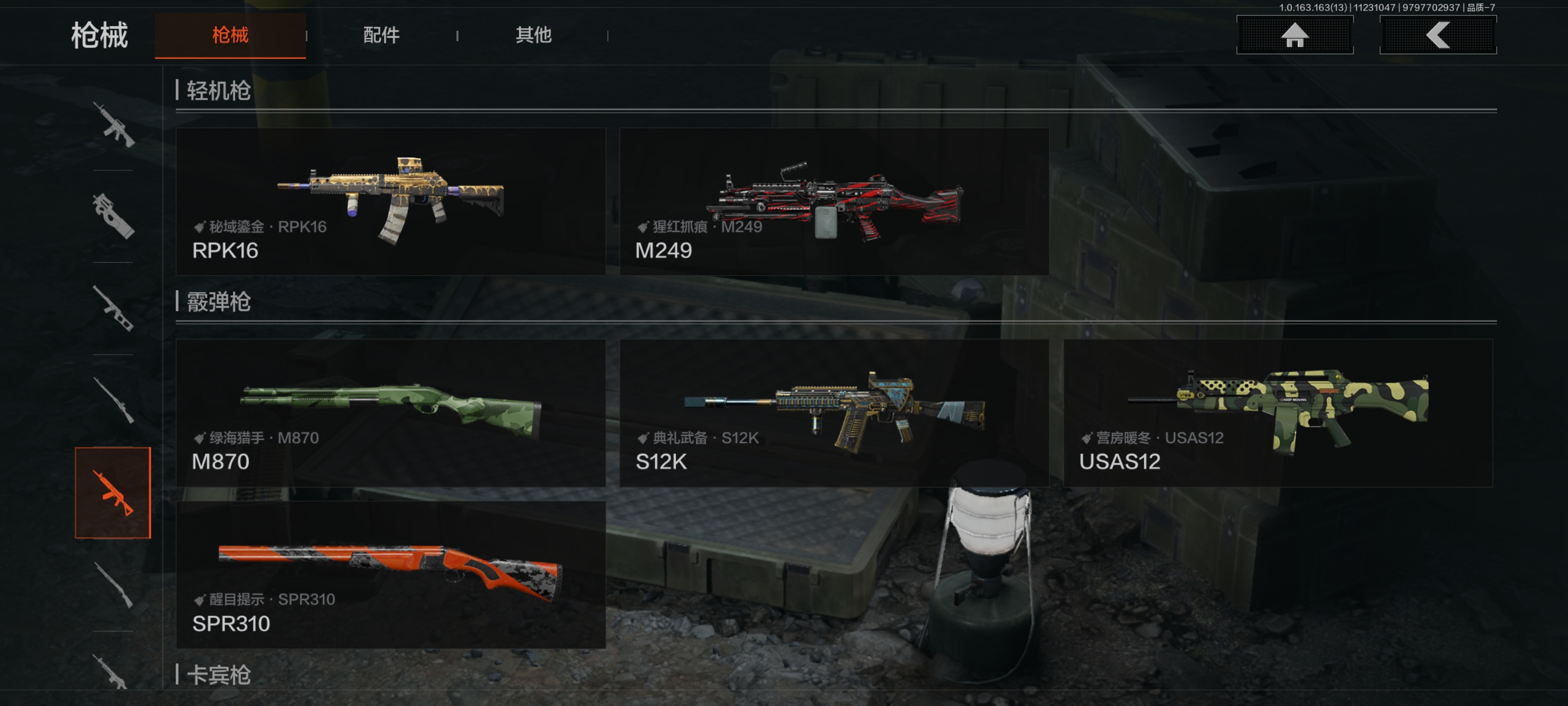The width and height of the screenshot is (1568, 706).
Task: Select the RPK16 weapon card
Action: [390, 201]
